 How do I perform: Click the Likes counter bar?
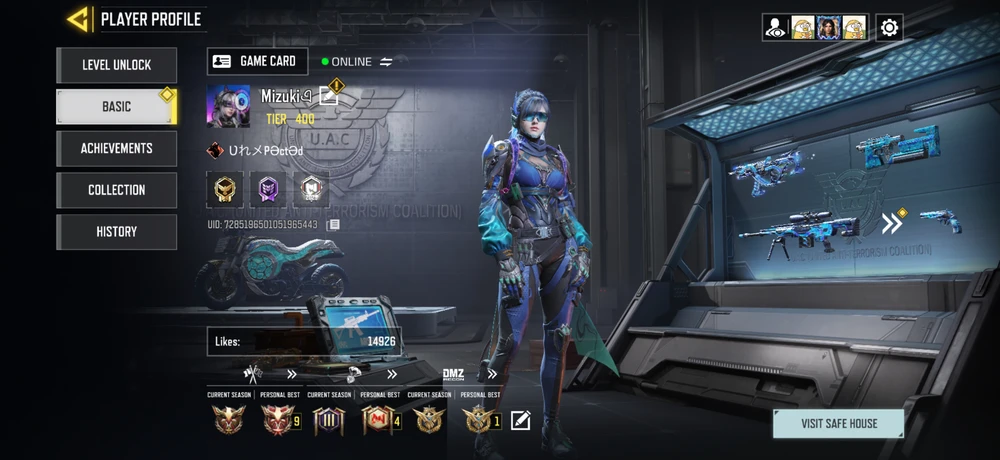304,341
